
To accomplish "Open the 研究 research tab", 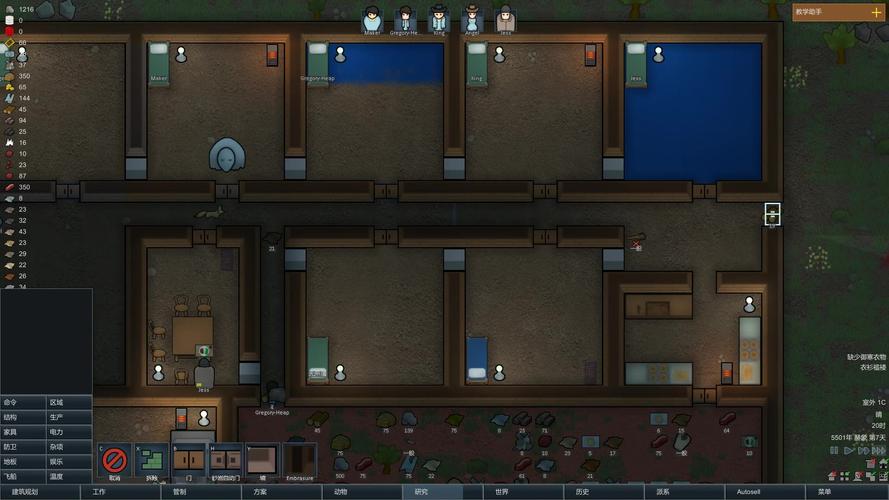I will (x=420, y=492).
